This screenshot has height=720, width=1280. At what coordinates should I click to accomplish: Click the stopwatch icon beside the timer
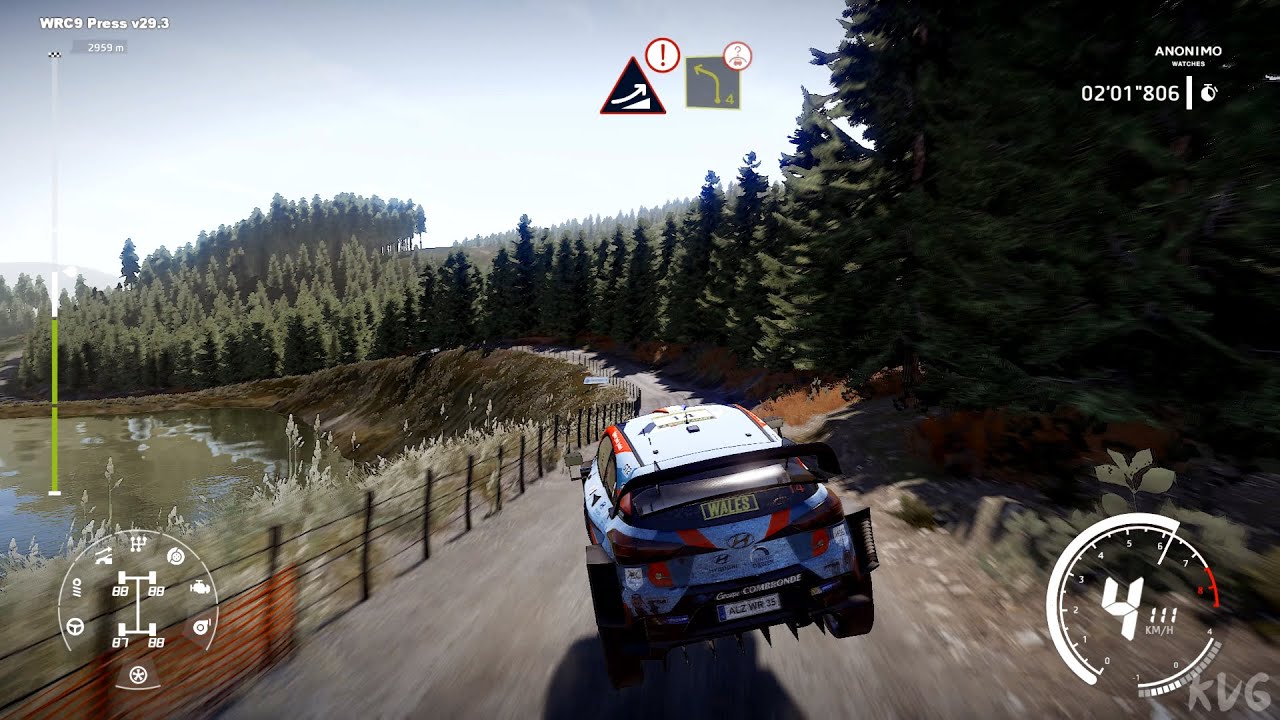click(1209, 93)
